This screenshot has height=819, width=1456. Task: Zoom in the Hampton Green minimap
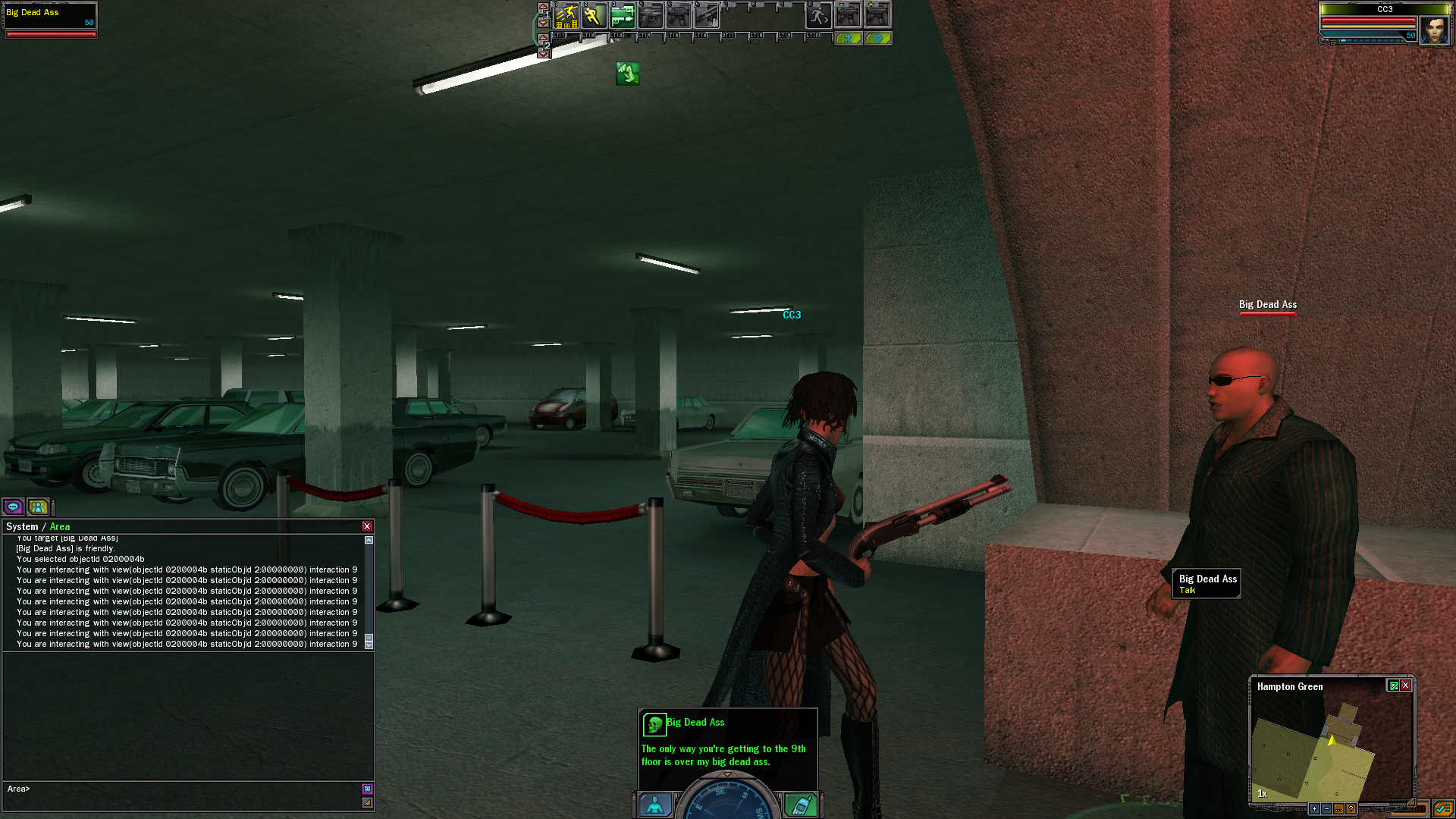click(1314, 809)
